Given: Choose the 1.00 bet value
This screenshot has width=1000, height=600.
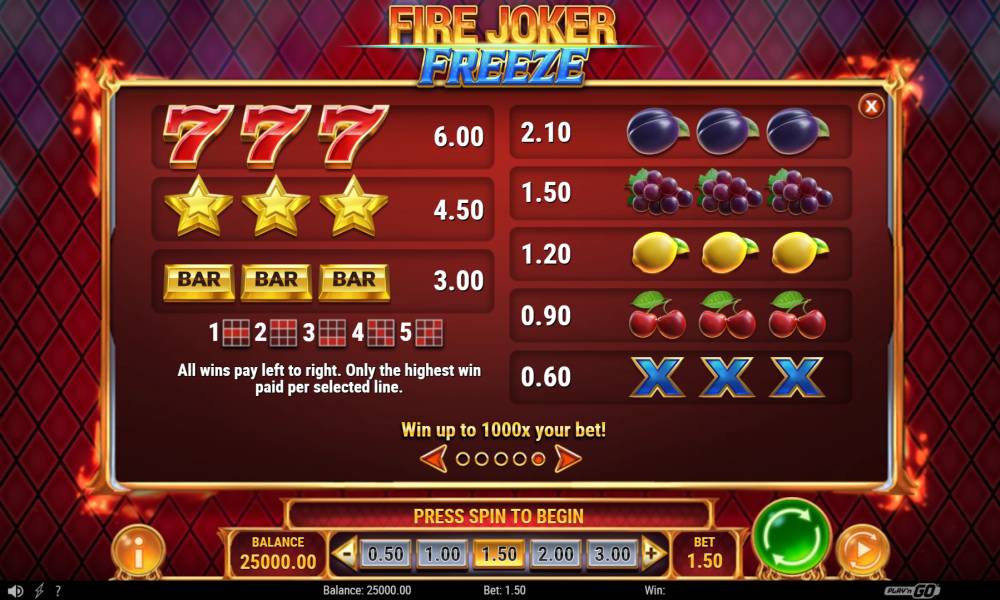Looking at the screenshot, I should click(443, 554).
